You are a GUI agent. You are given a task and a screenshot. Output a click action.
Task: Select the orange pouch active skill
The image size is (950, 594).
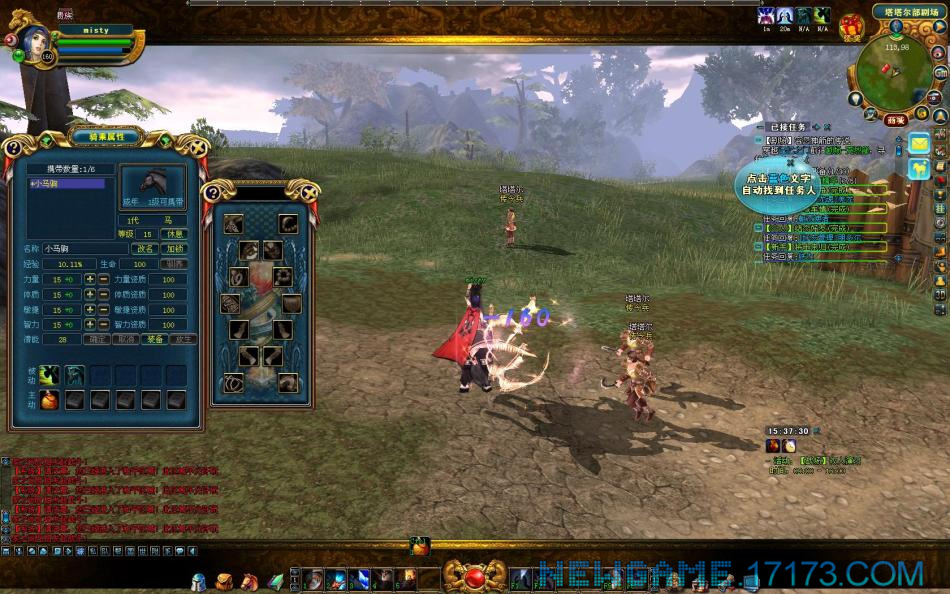click(x=49, y=400)
